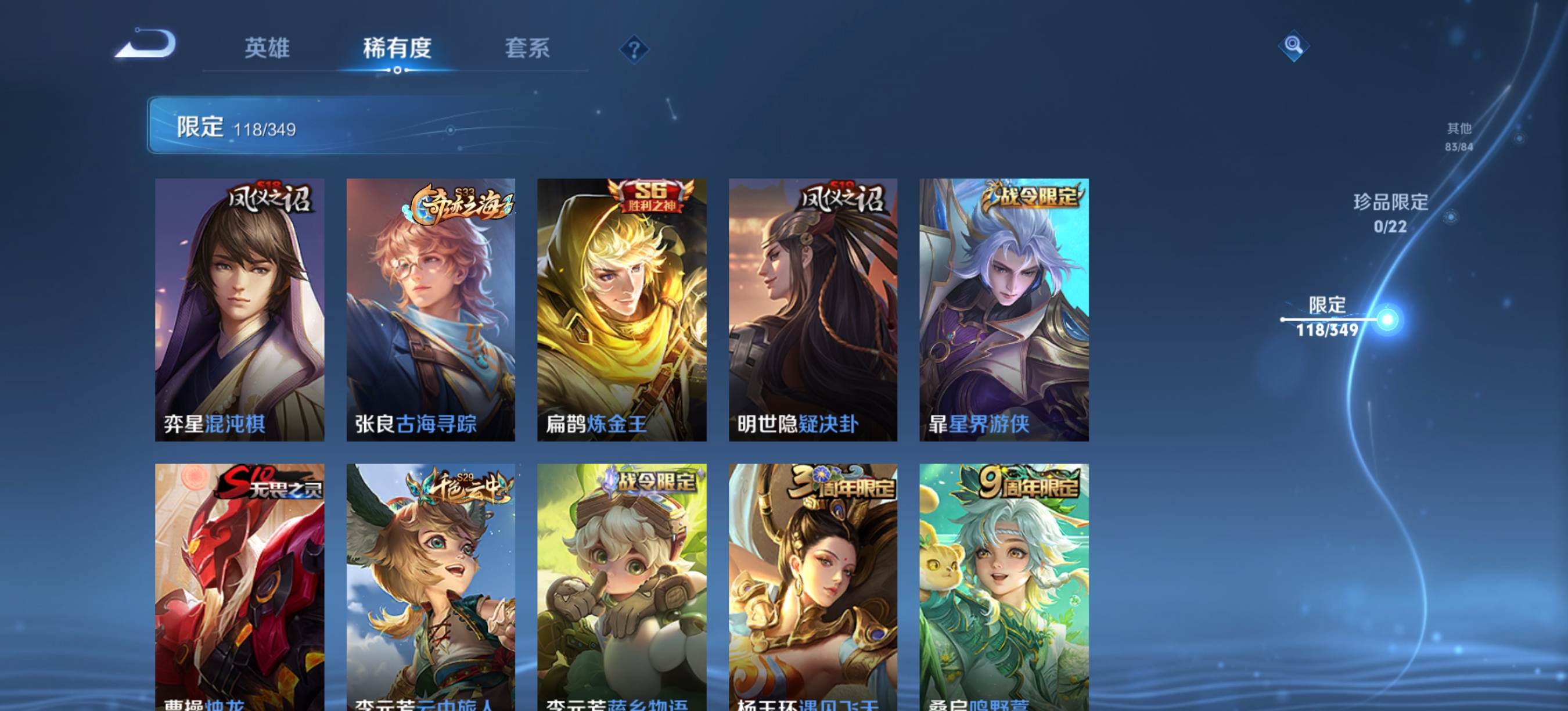This screenshot has width=1568, height=711.
Task: Open the question mark help icon
Action: click(634, 49)
